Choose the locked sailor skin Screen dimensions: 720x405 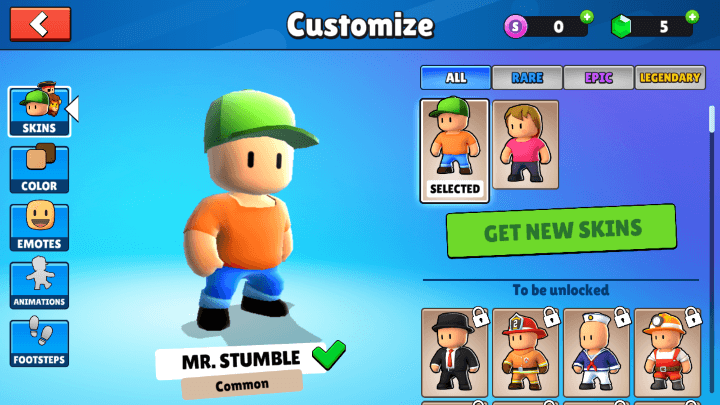pos(597,352)
